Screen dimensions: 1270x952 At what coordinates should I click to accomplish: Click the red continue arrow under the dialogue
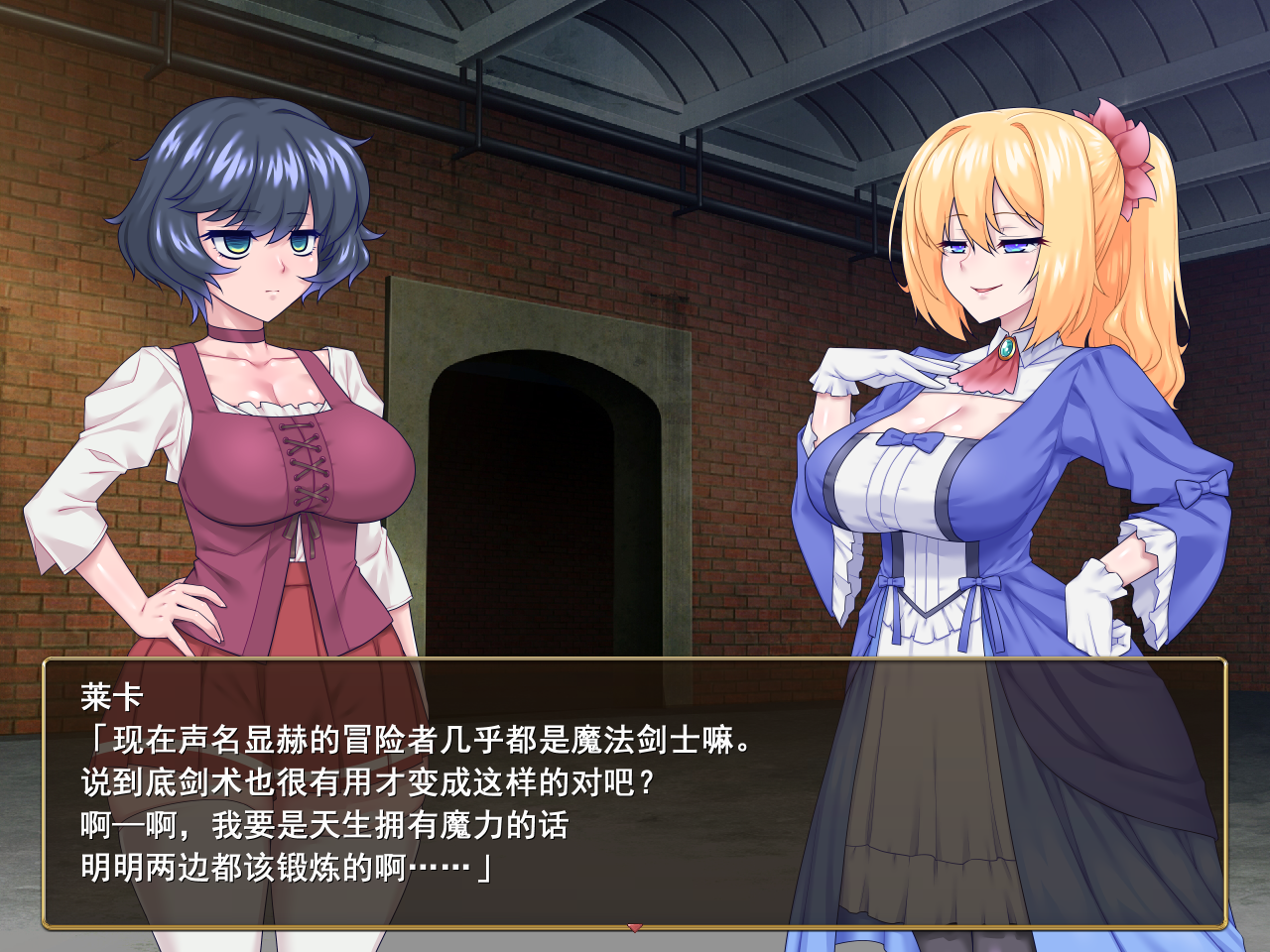tap(635, 928)
